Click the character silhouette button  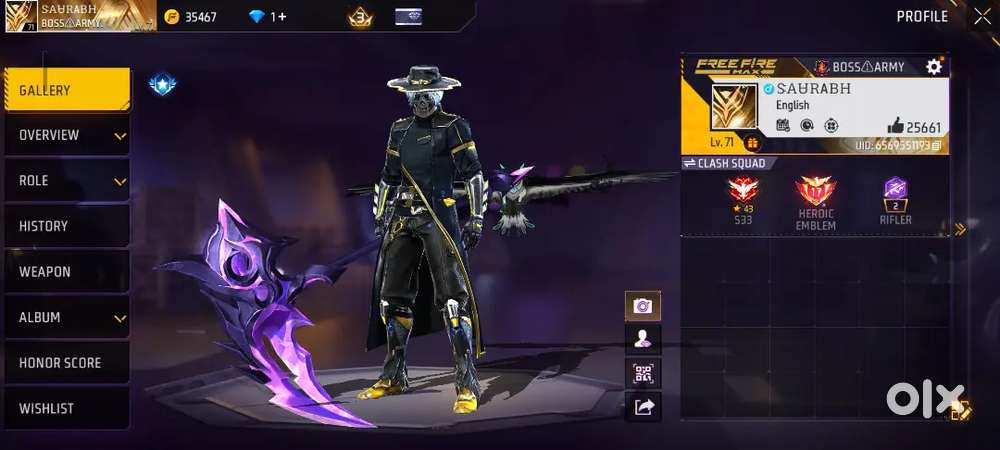[642, 339]
